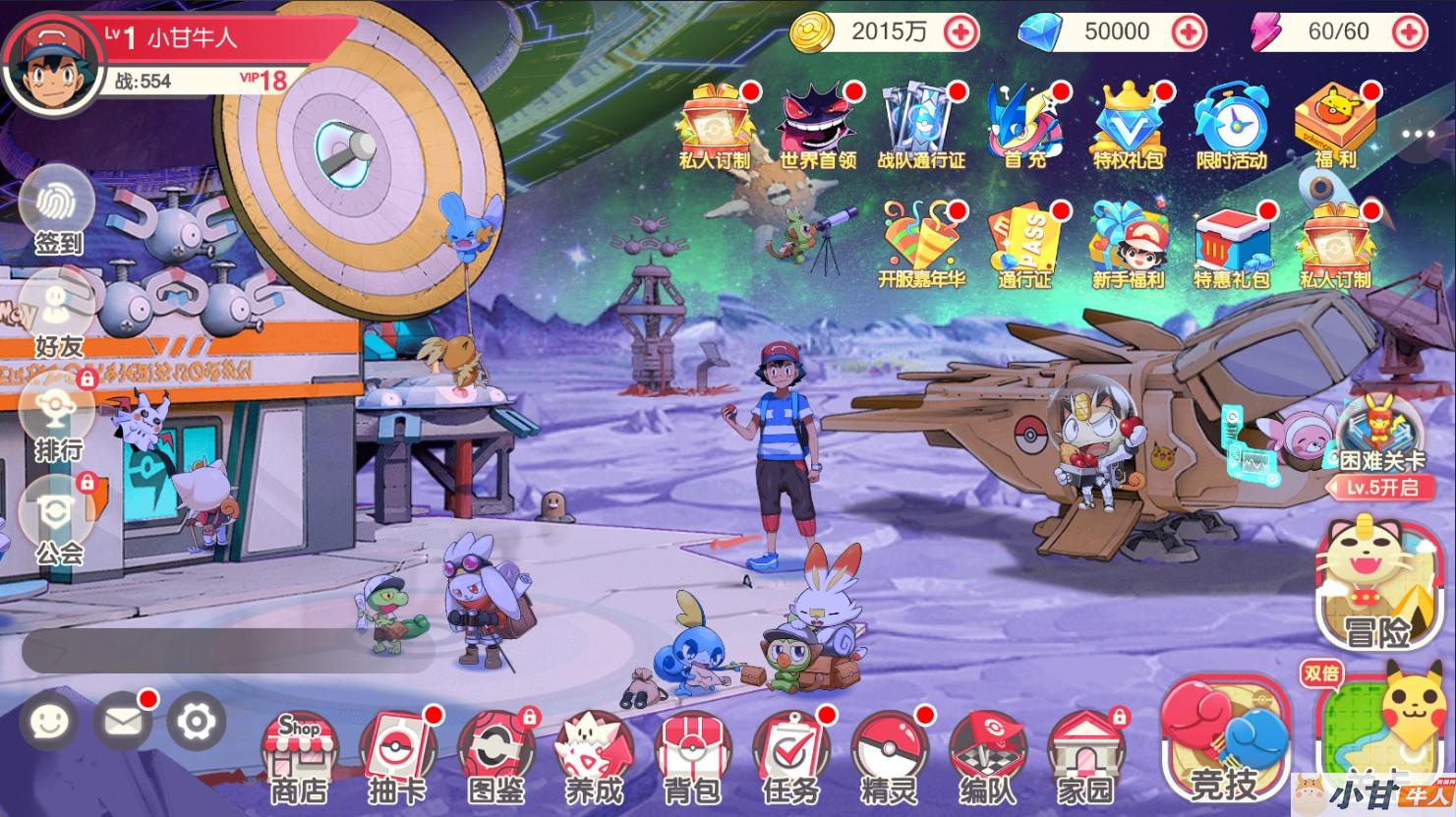Open the 背包 backpack
Viewport: 1456px width, 817px height.
692,756
